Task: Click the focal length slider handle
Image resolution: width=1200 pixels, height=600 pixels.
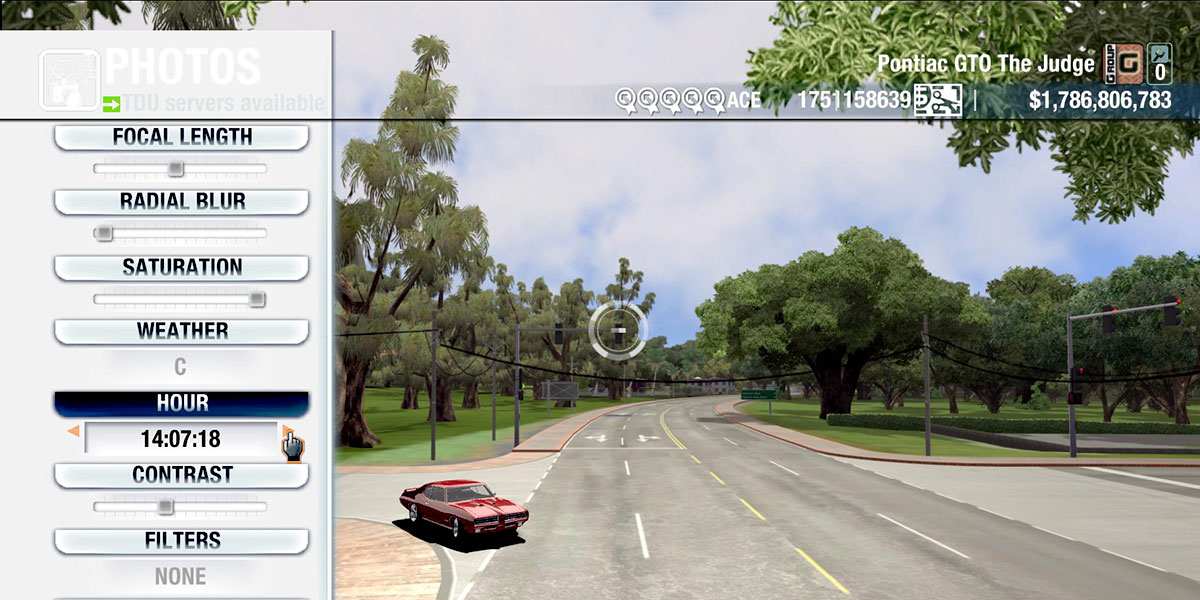Action: (x=175, y=168)
